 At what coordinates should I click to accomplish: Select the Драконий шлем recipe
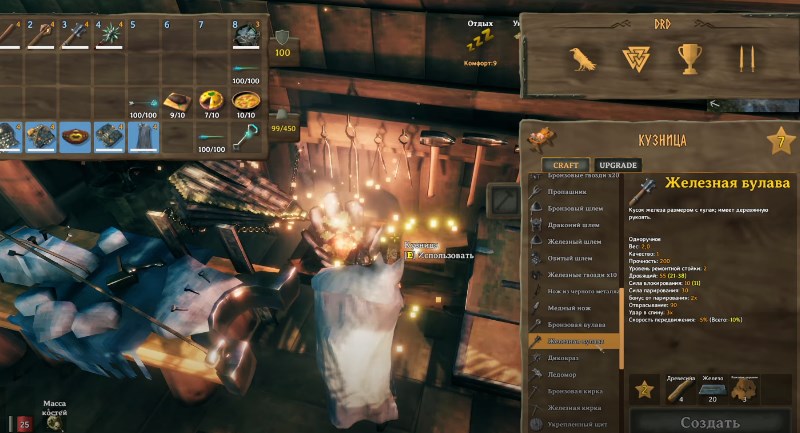click(x=577, y=224)
